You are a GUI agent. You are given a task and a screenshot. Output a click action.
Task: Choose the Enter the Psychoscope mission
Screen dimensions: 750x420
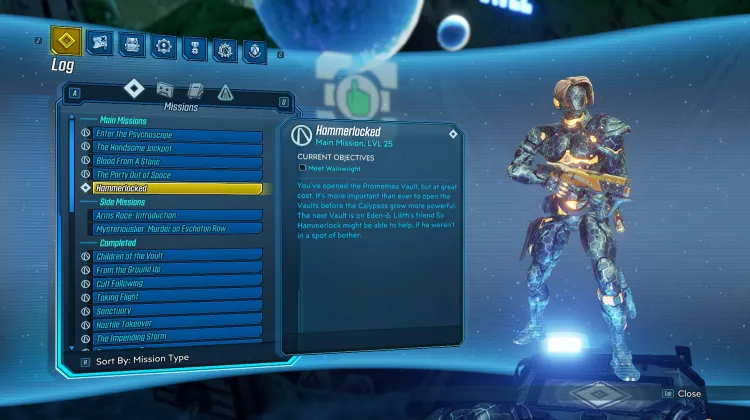pos(177,134)
